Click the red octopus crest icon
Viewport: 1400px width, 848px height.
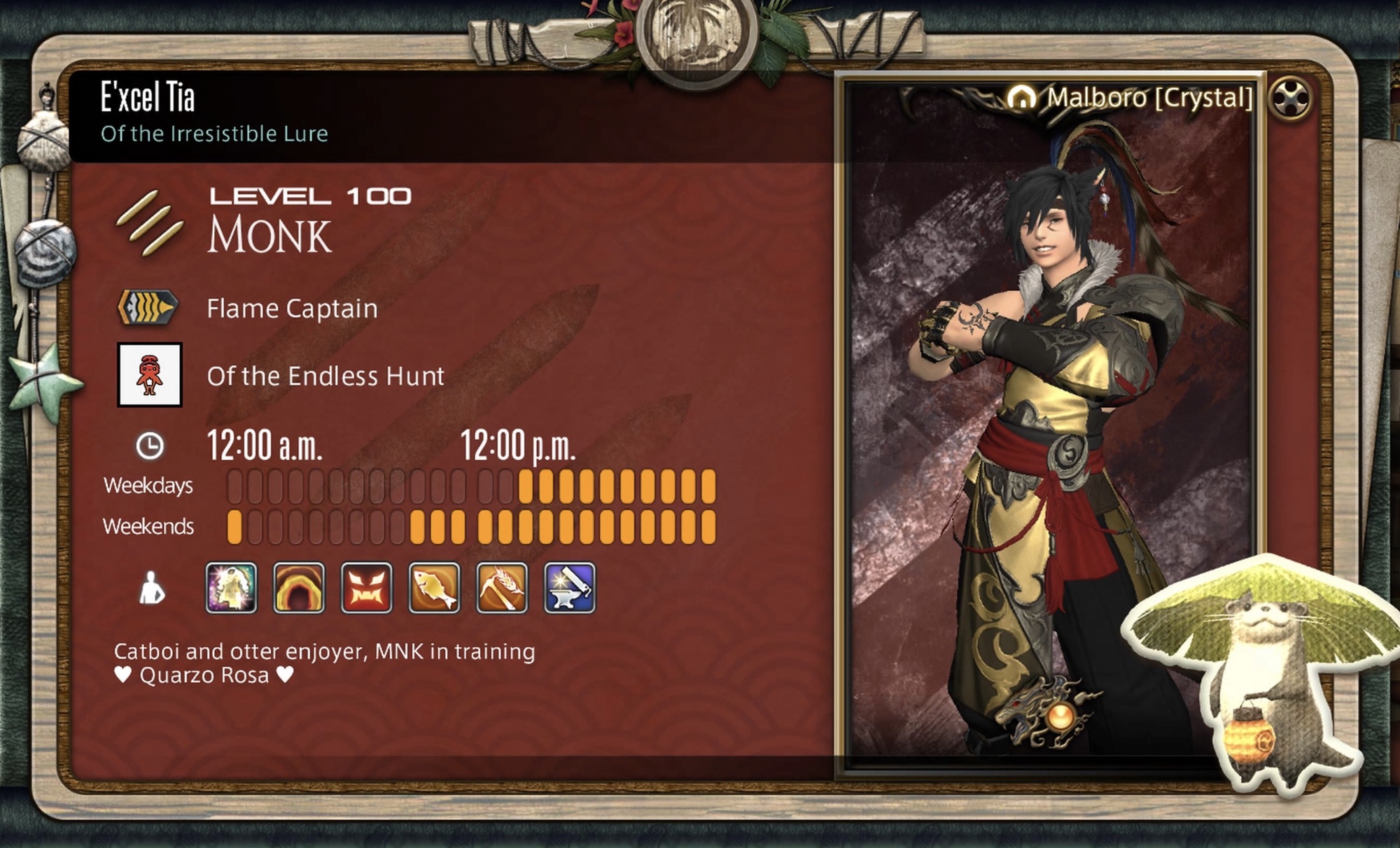pos(150,375)
